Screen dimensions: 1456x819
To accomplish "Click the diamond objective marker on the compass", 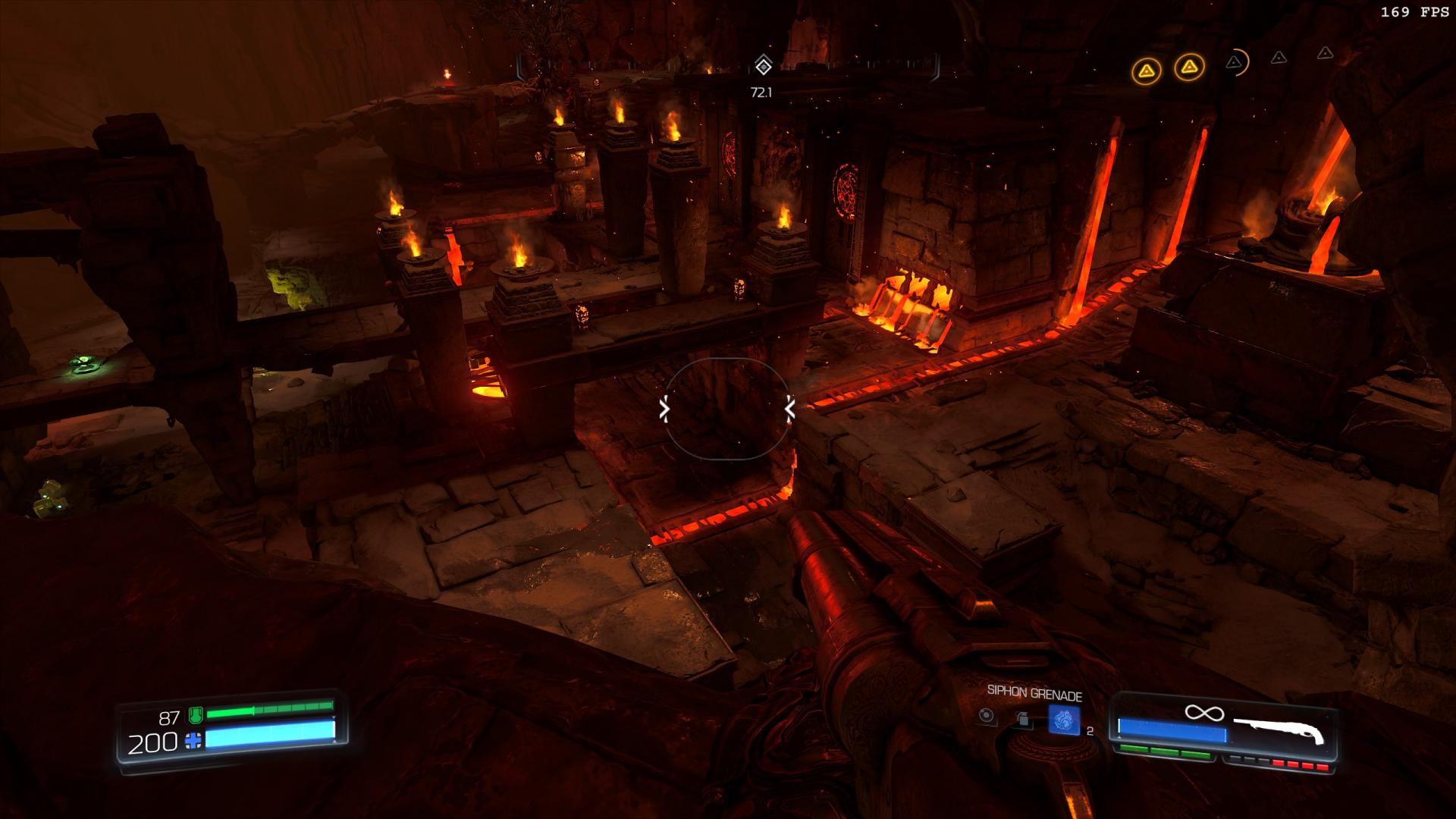I will pos(763,66).
